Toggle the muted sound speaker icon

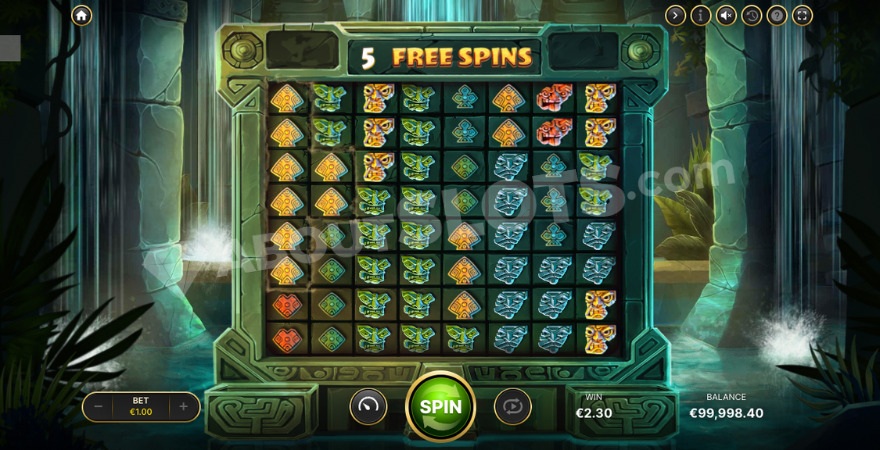726,15
